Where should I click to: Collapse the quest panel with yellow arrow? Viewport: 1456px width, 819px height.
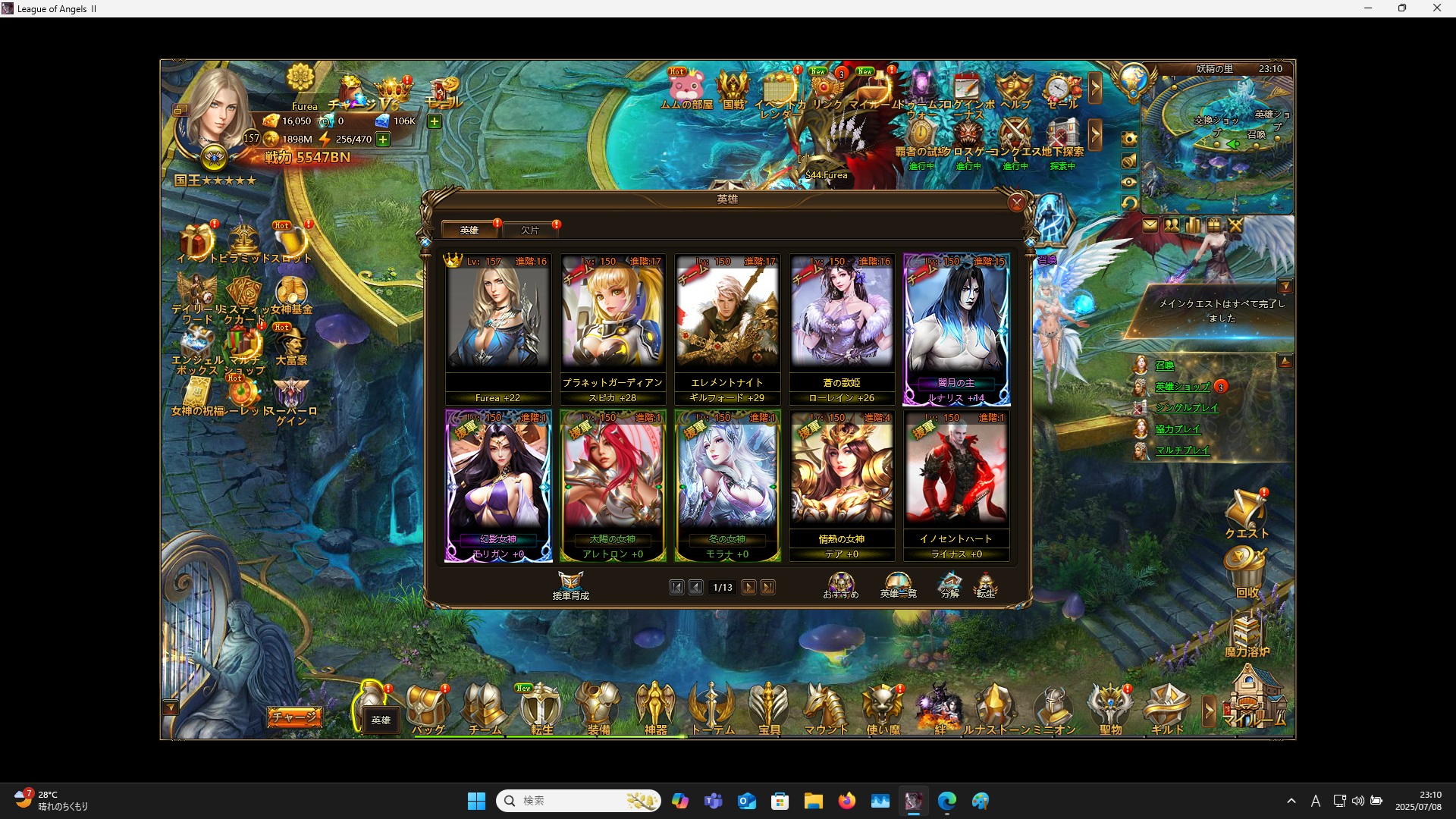pos(1285,286)
